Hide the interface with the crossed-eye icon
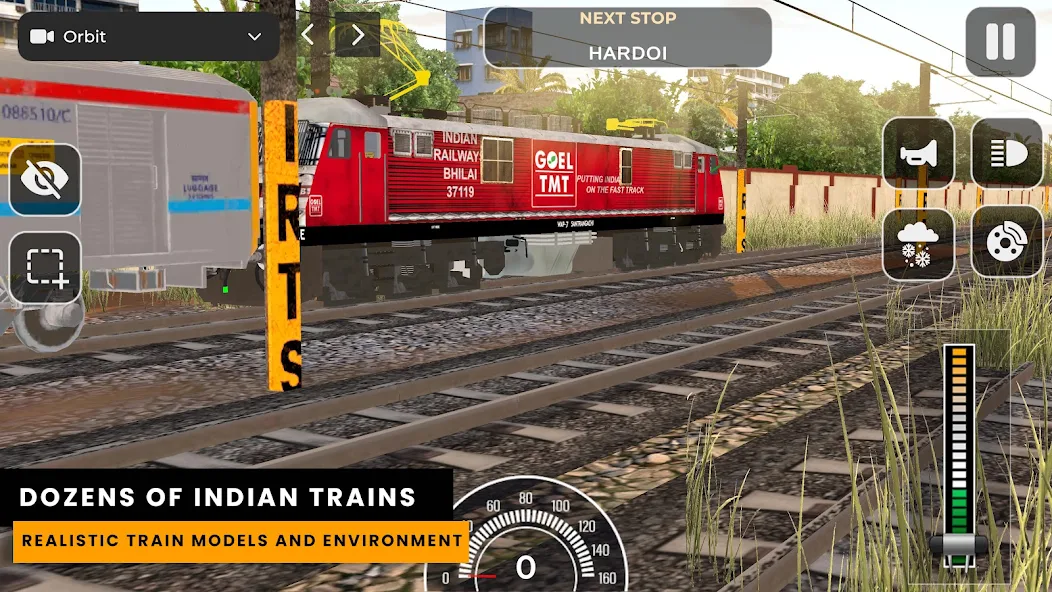 tap(45, 180)
